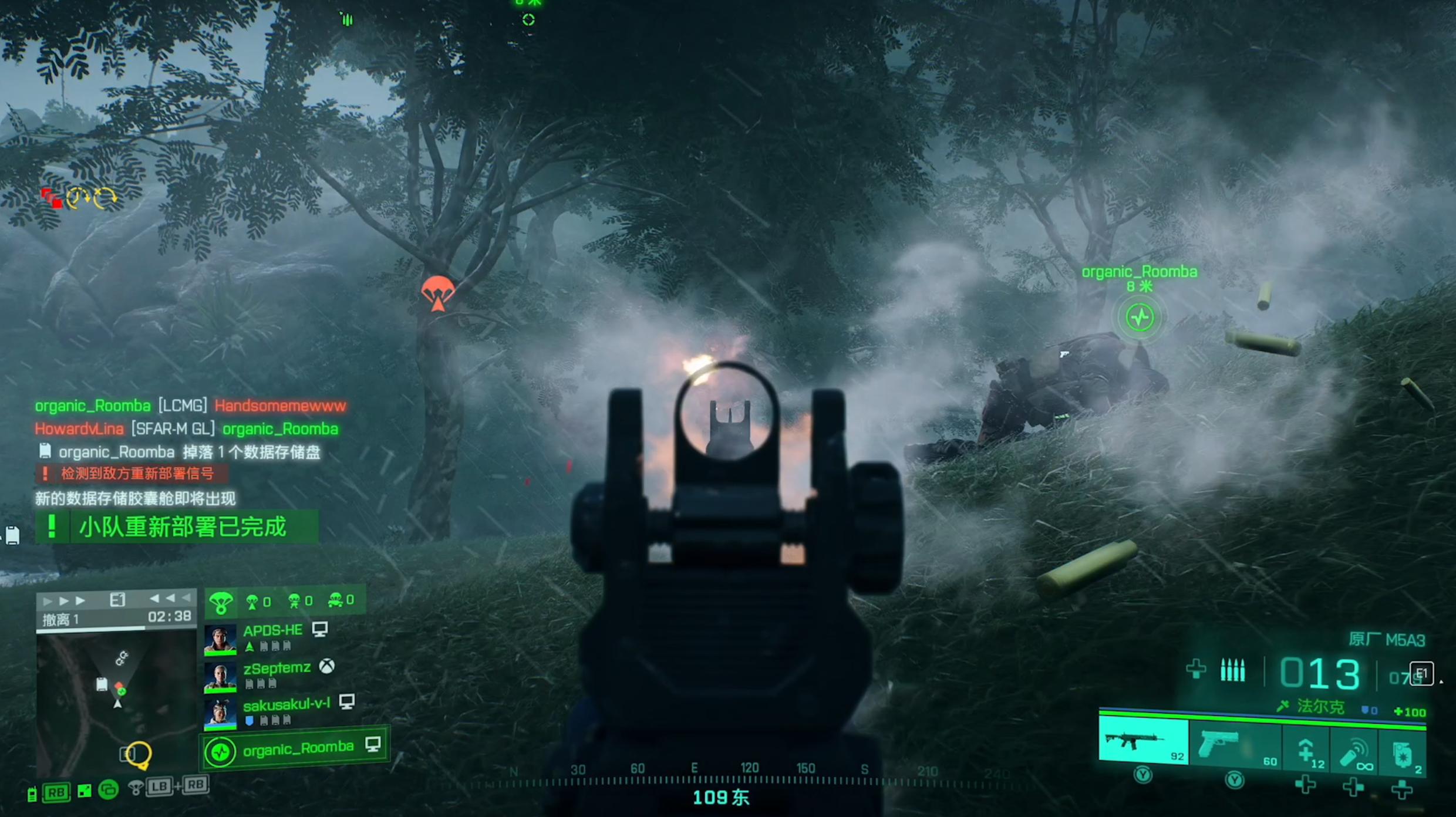Click the green squad redeploy parachute icon
The image size is (1456, 817).
pyautogui.click(x=221, y=602)
